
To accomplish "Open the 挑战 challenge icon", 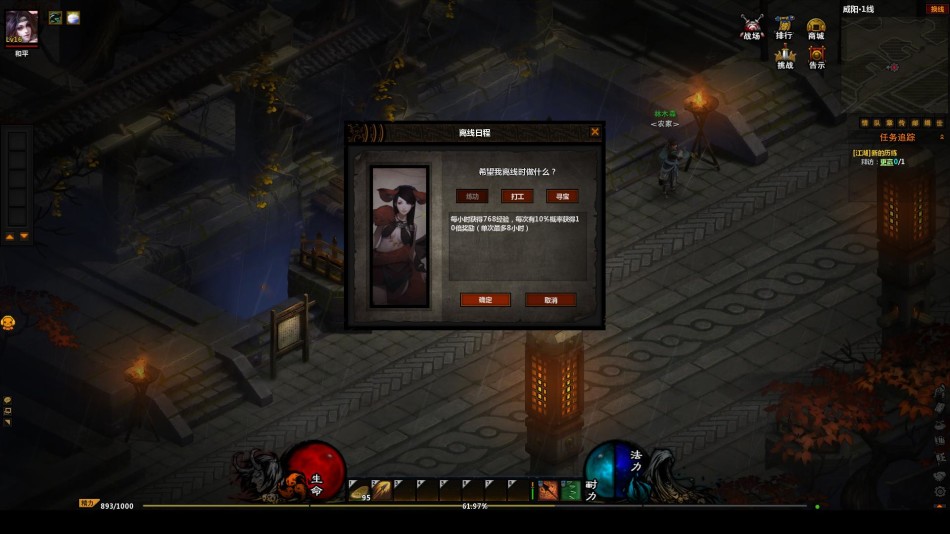I will (785, 57).
